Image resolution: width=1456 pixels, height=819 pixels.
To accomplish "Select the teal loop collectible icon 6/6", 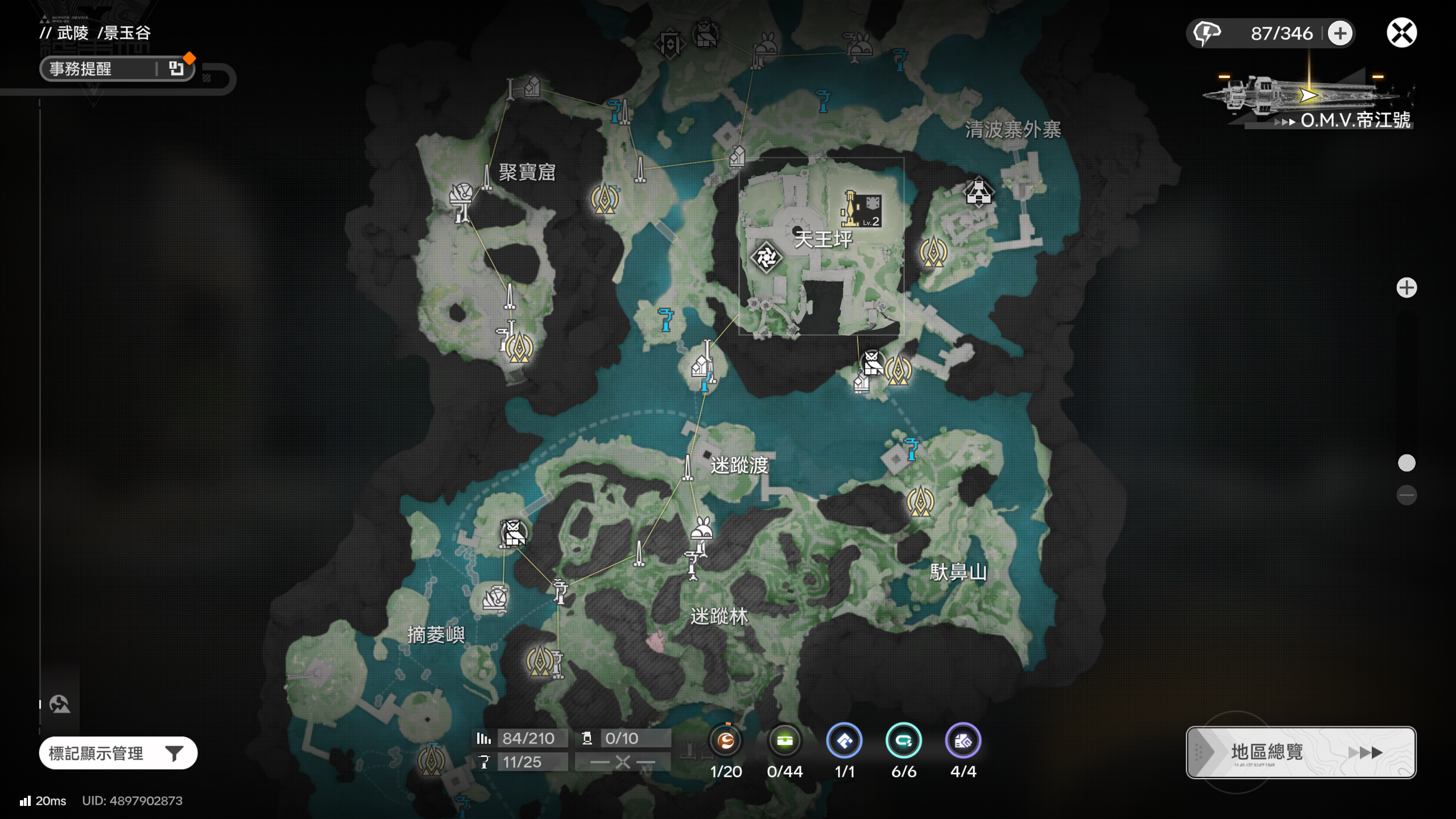I will (x=903, y=741).
